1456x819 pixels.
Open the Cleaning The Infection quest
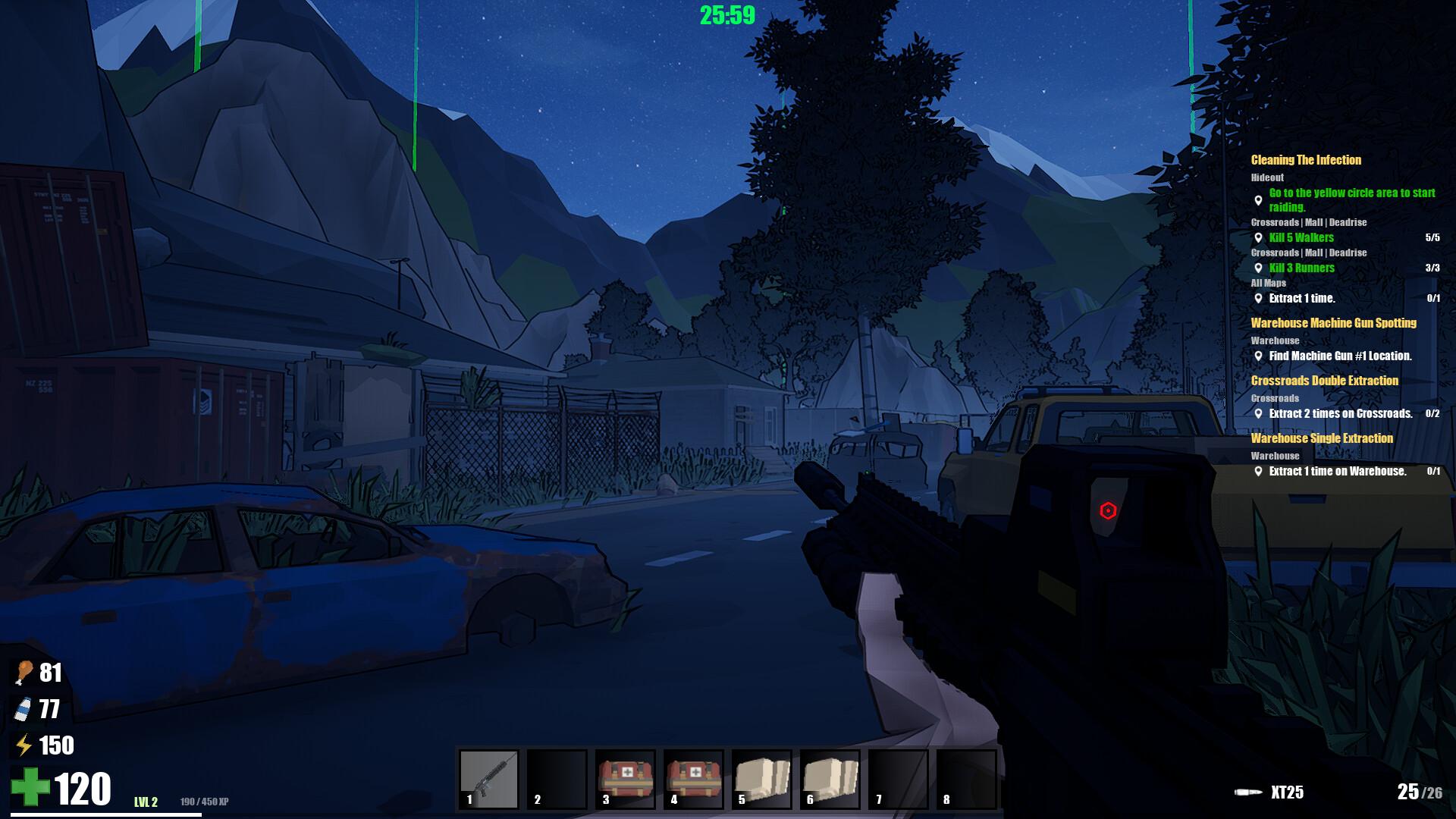pos(1306,160)
